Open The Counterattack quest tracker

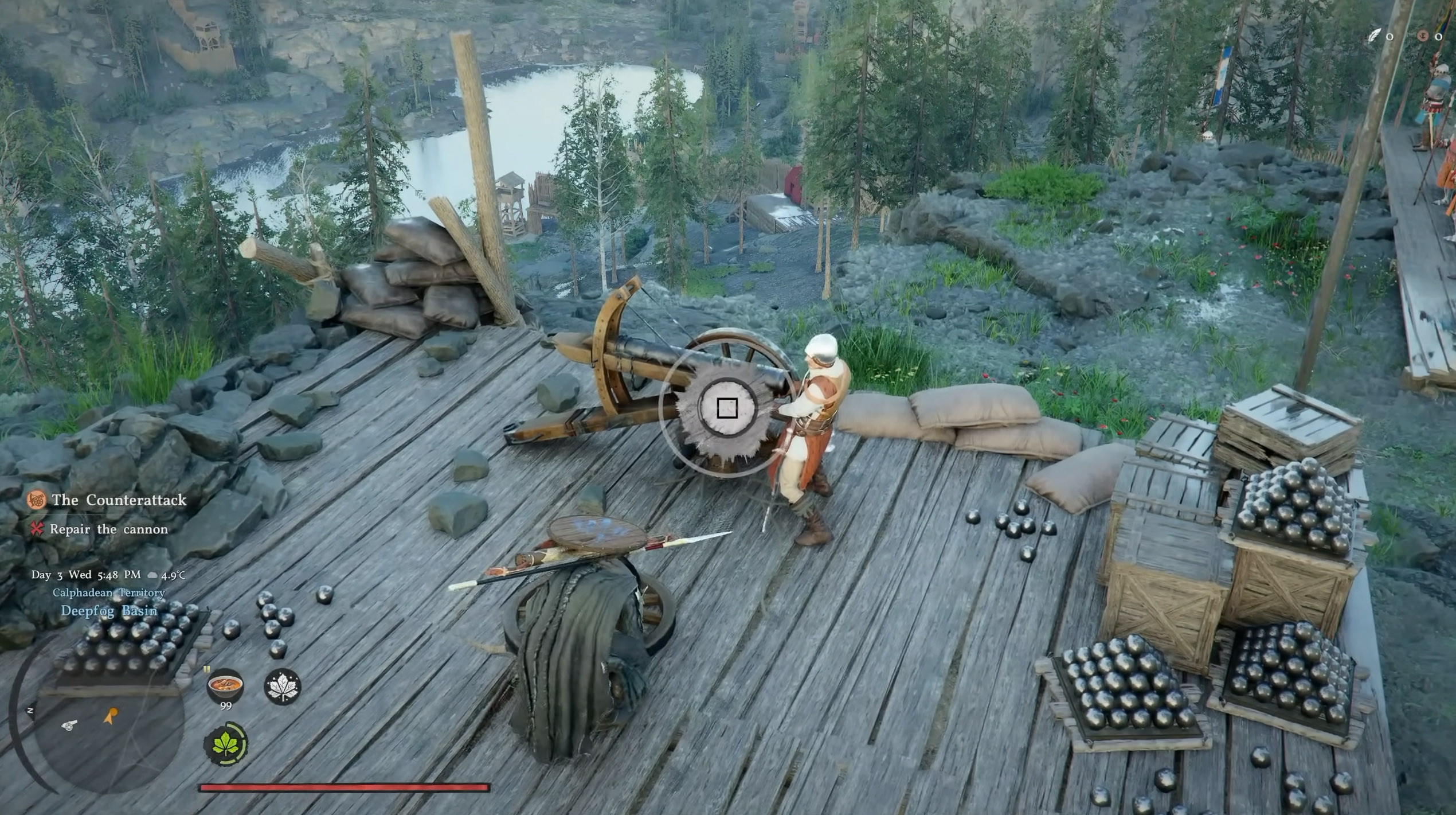pyautogui.click(x=119, y=500)
